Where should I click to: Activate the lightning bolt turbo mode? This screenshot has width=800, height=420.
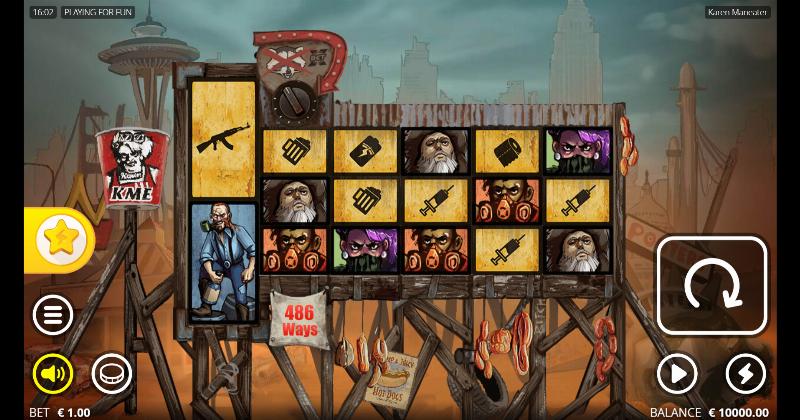pyautogui.click(x=745, y=374)
